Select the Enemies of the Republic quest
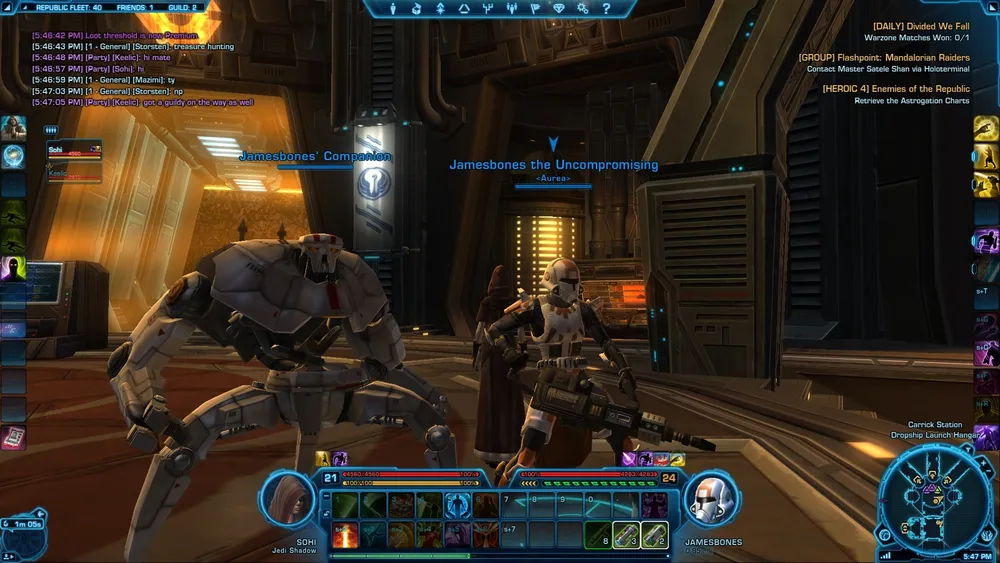The image size is (1000, 563). coord(895,89)
